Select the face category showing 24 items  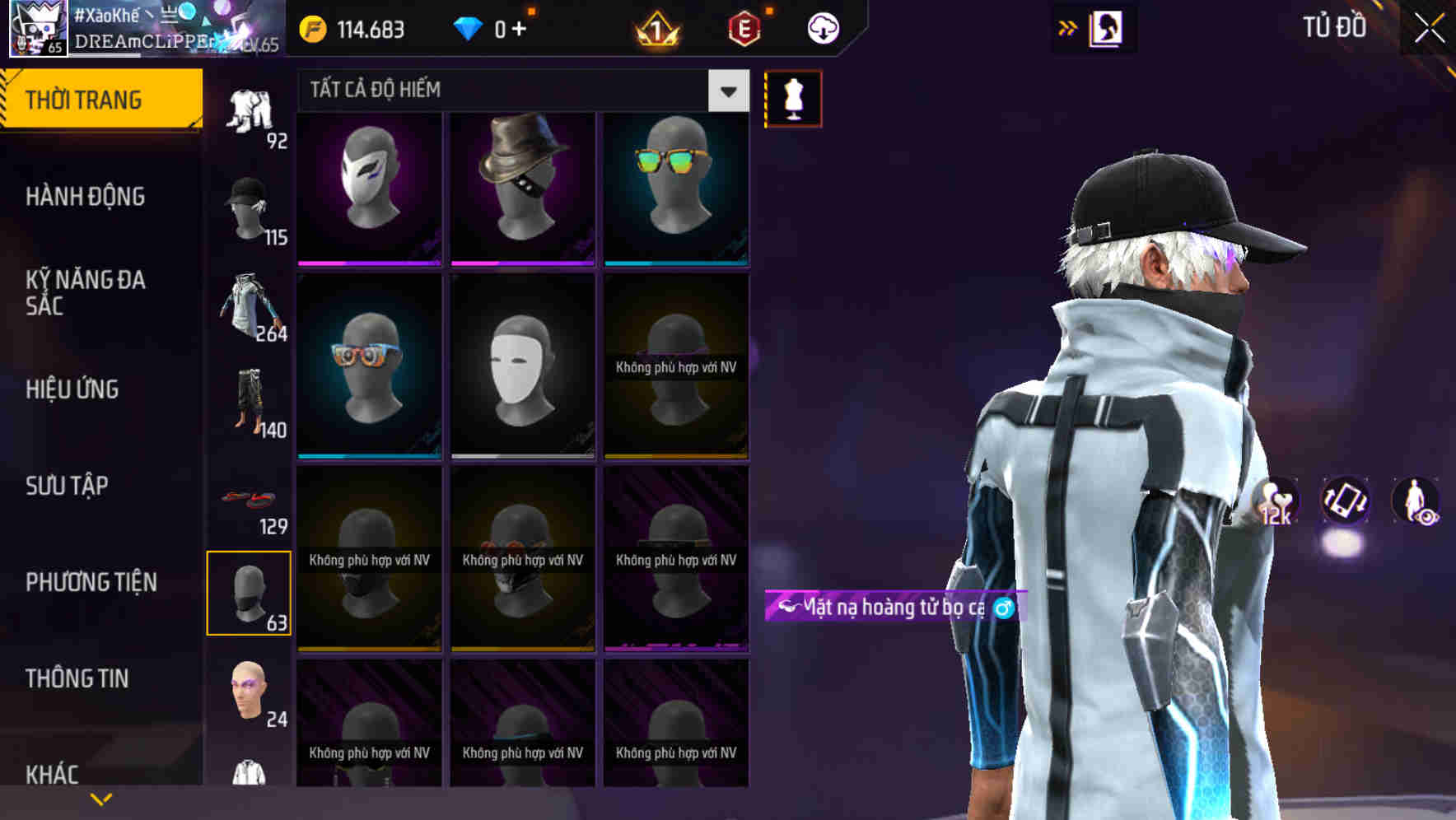(250, 692)
